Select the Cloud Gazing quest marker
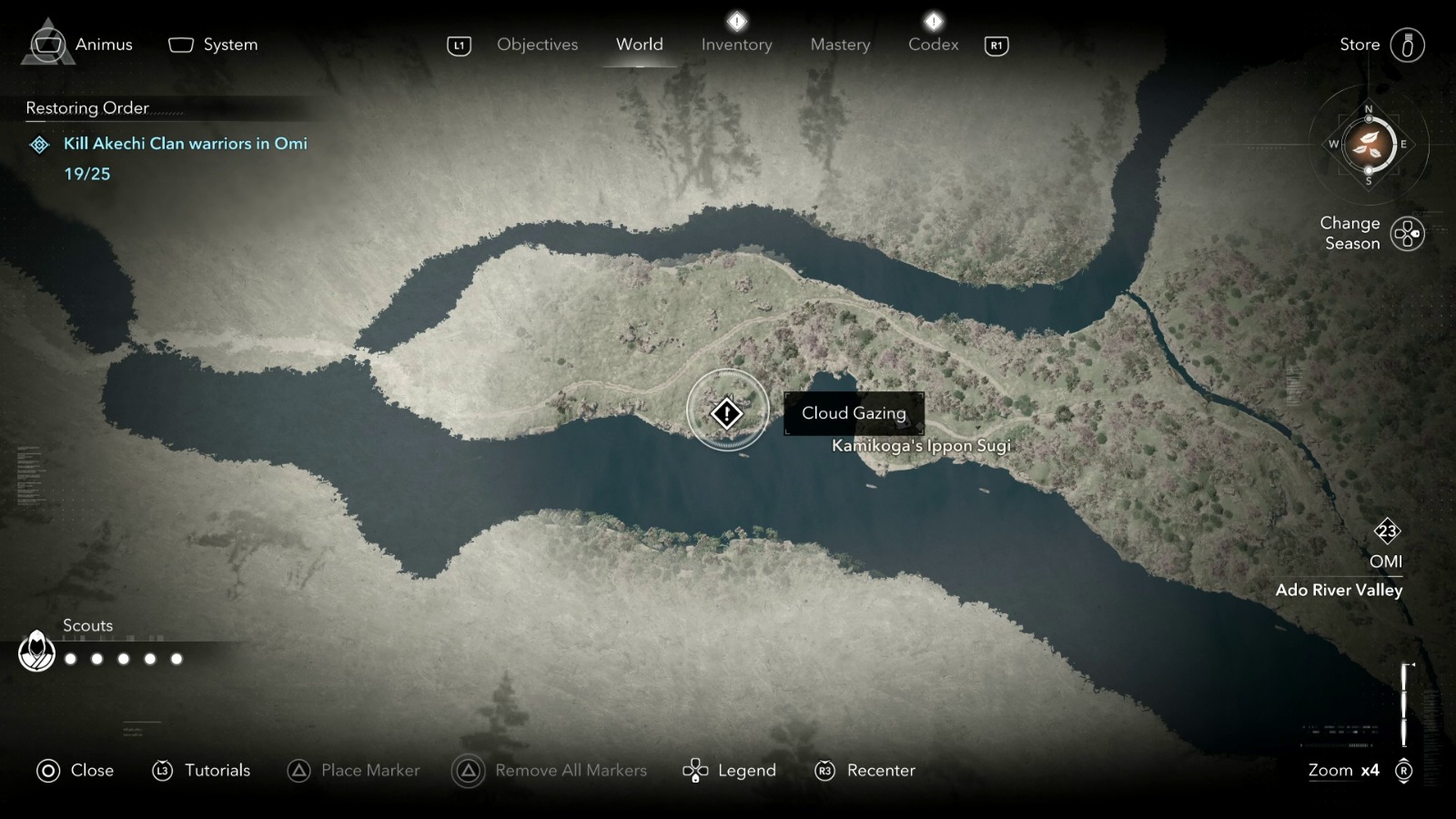 point(727,414)
